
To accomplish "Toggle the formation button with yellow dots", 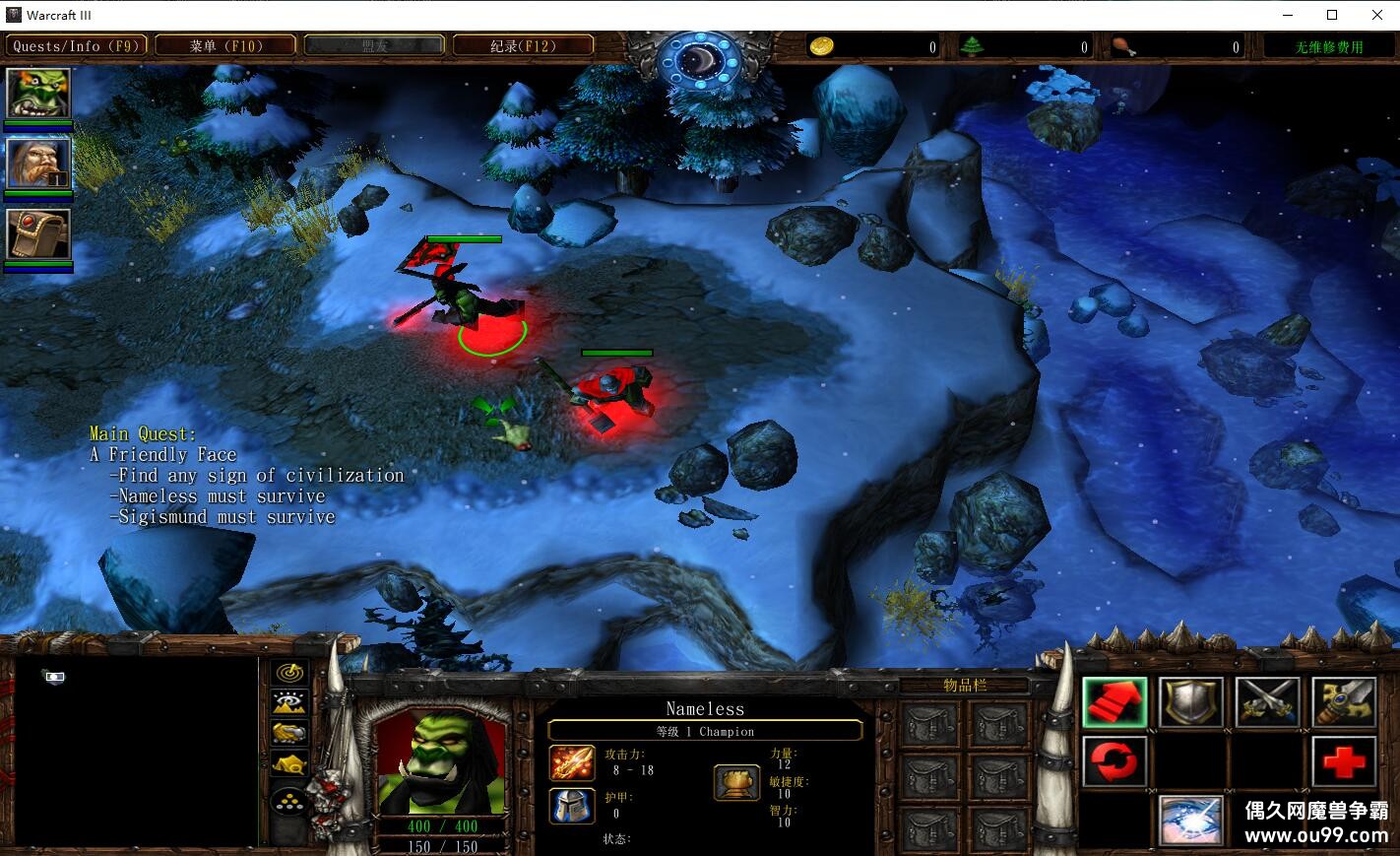I will (289, 802).
